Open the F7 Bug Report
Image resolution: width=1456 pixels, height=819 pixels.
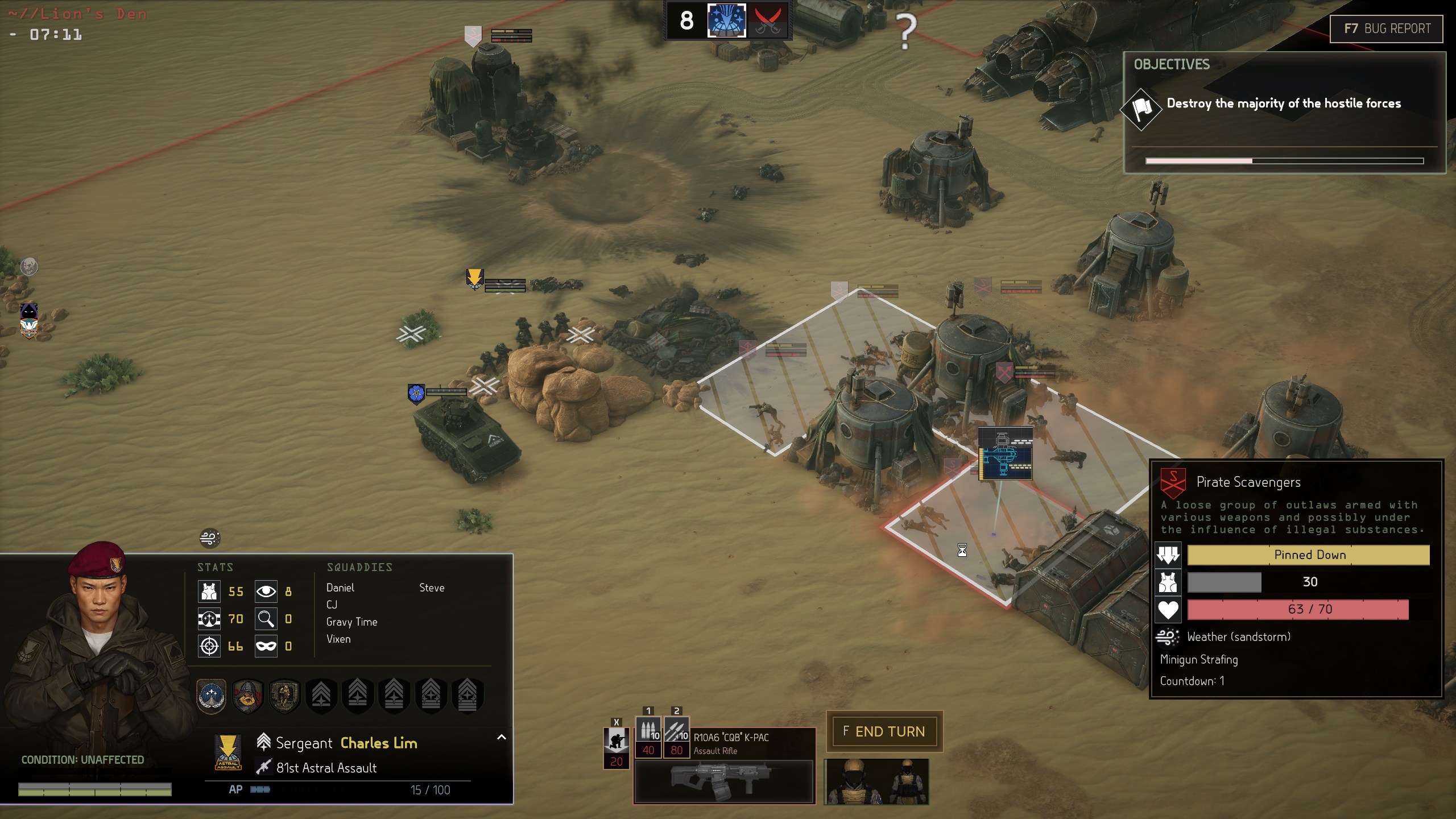click(1386, 28)
